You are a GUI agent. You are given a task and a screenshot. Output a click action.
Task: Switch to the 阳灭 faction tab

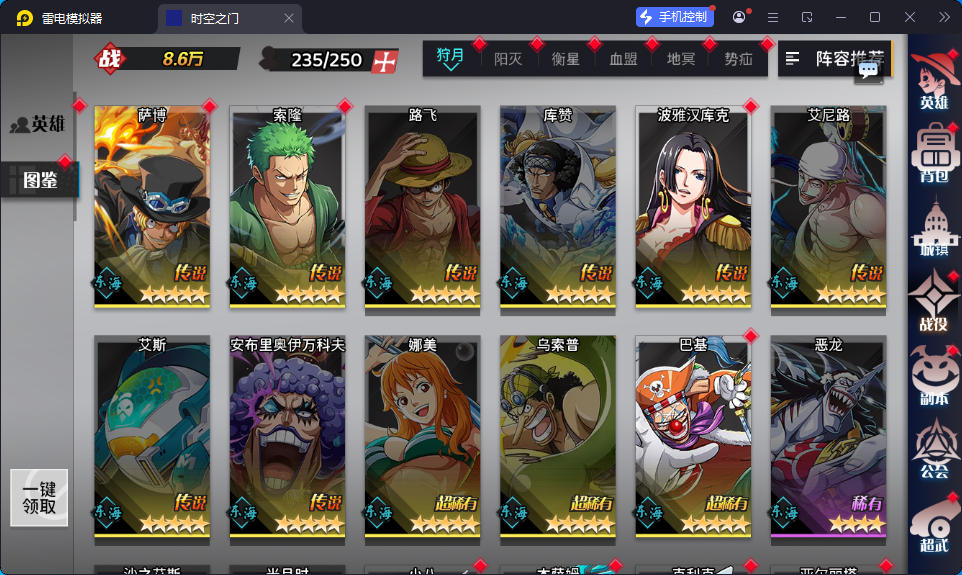pyautogui.click(x=508, y=59)
